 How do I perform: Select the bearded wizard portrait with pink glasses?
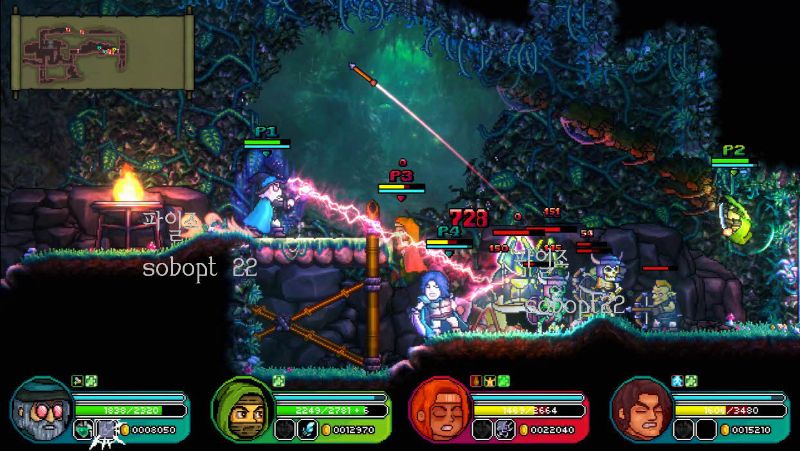[41, 408]
